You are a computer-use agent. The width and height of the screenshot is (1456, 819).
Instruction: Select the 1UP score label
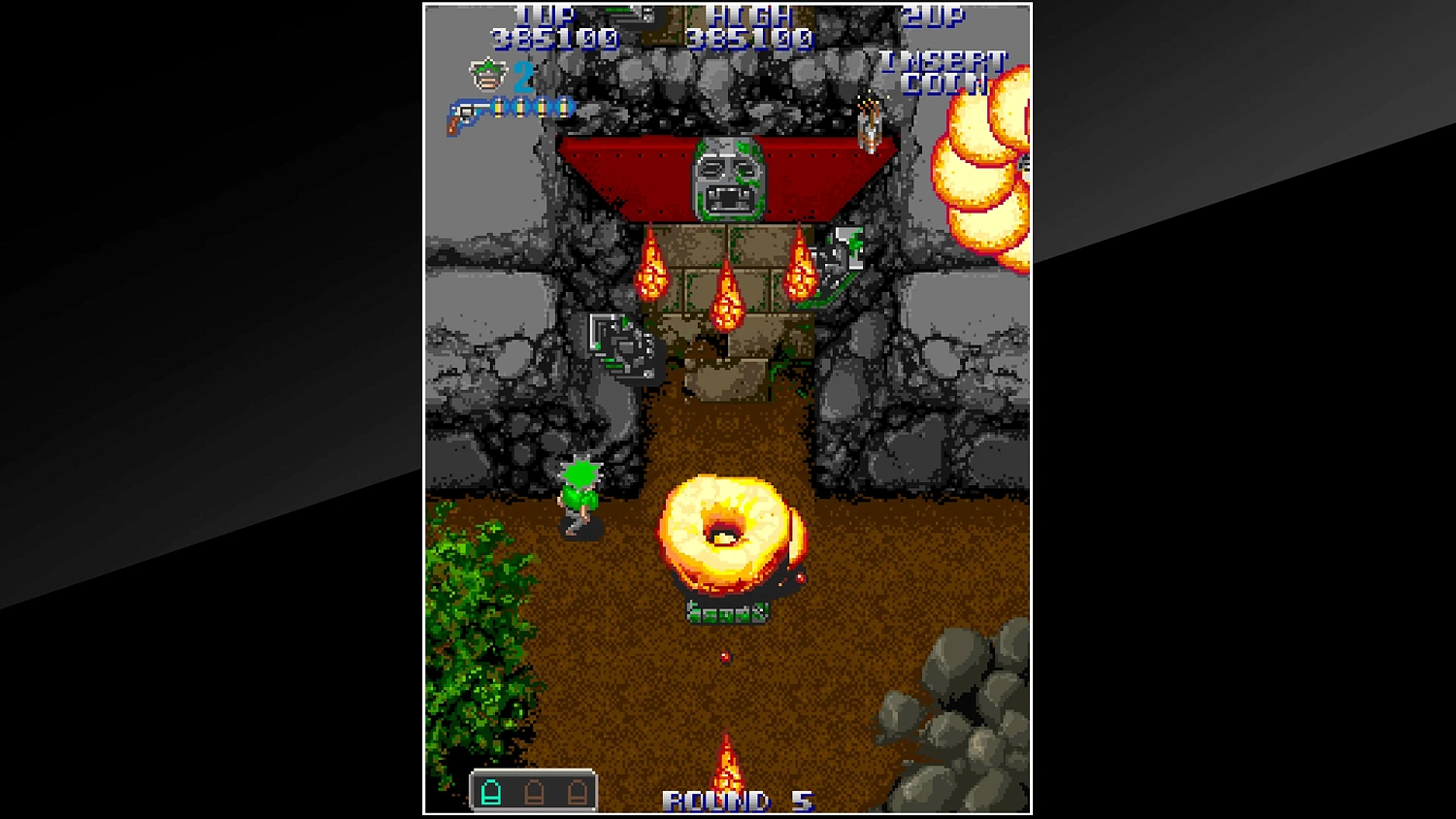[x=544, y=16]
